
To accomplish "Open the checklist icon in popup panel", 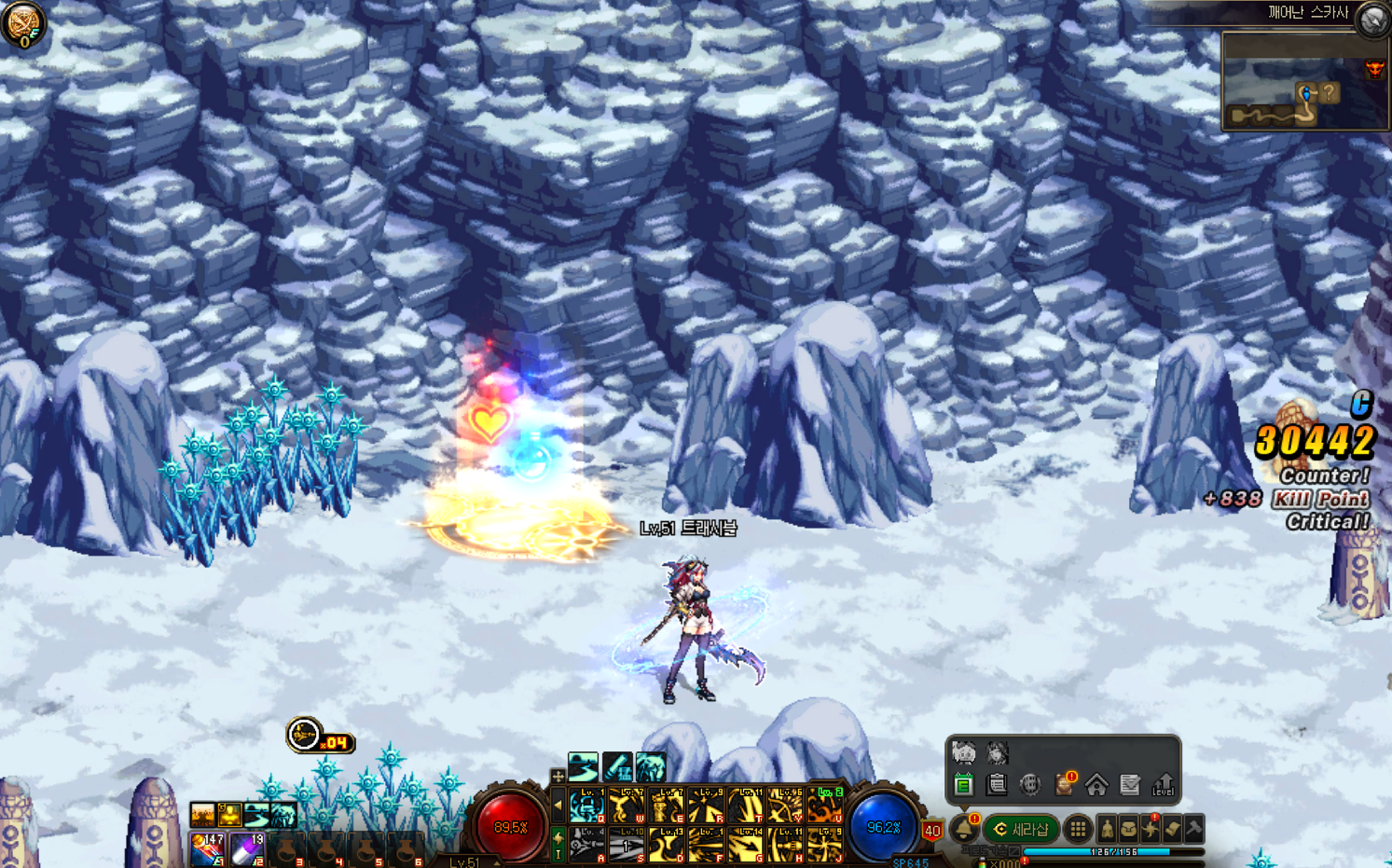I will point(1130,785).
